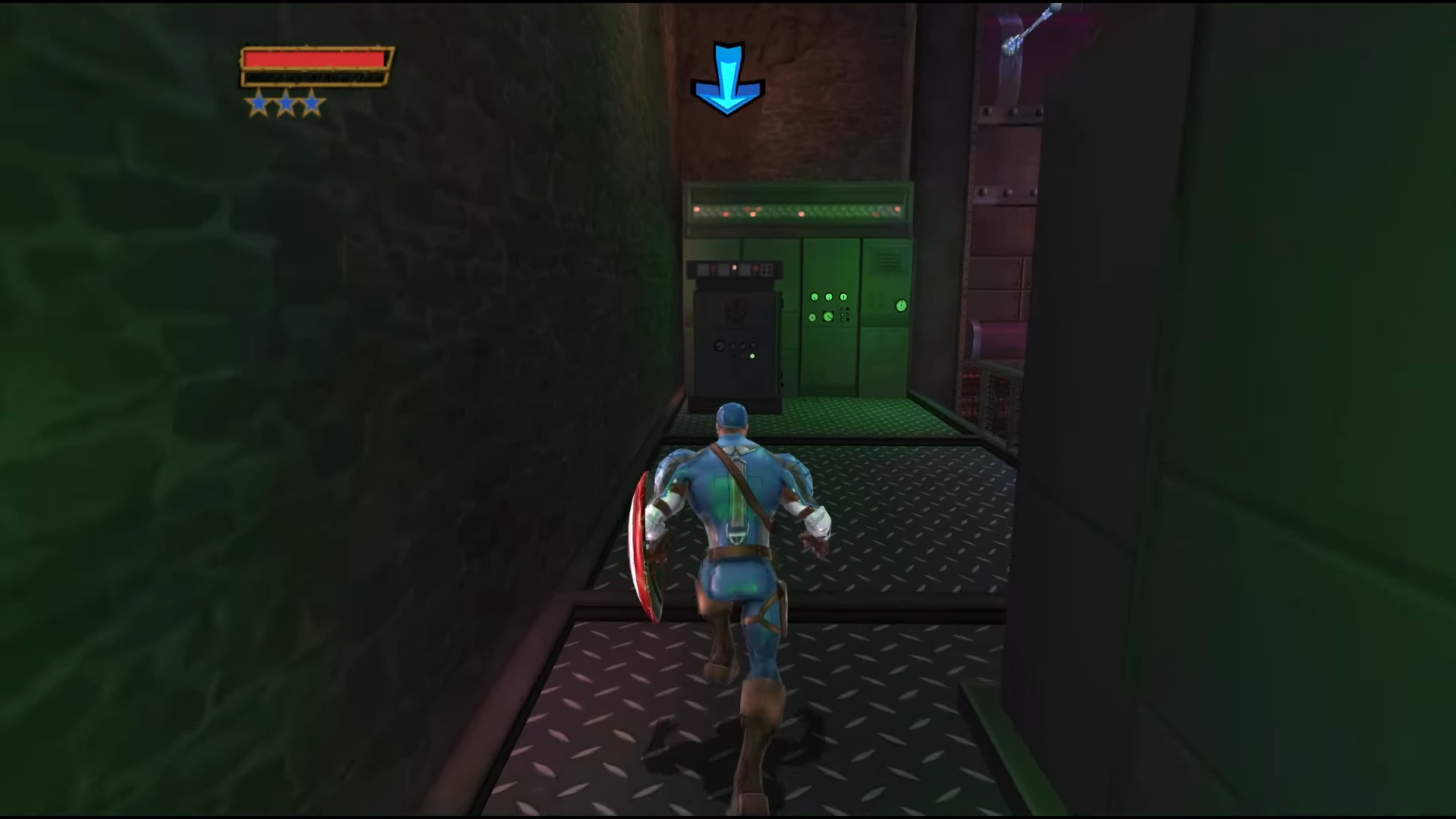Click the blue objective arrow marker

click(726, 74)
